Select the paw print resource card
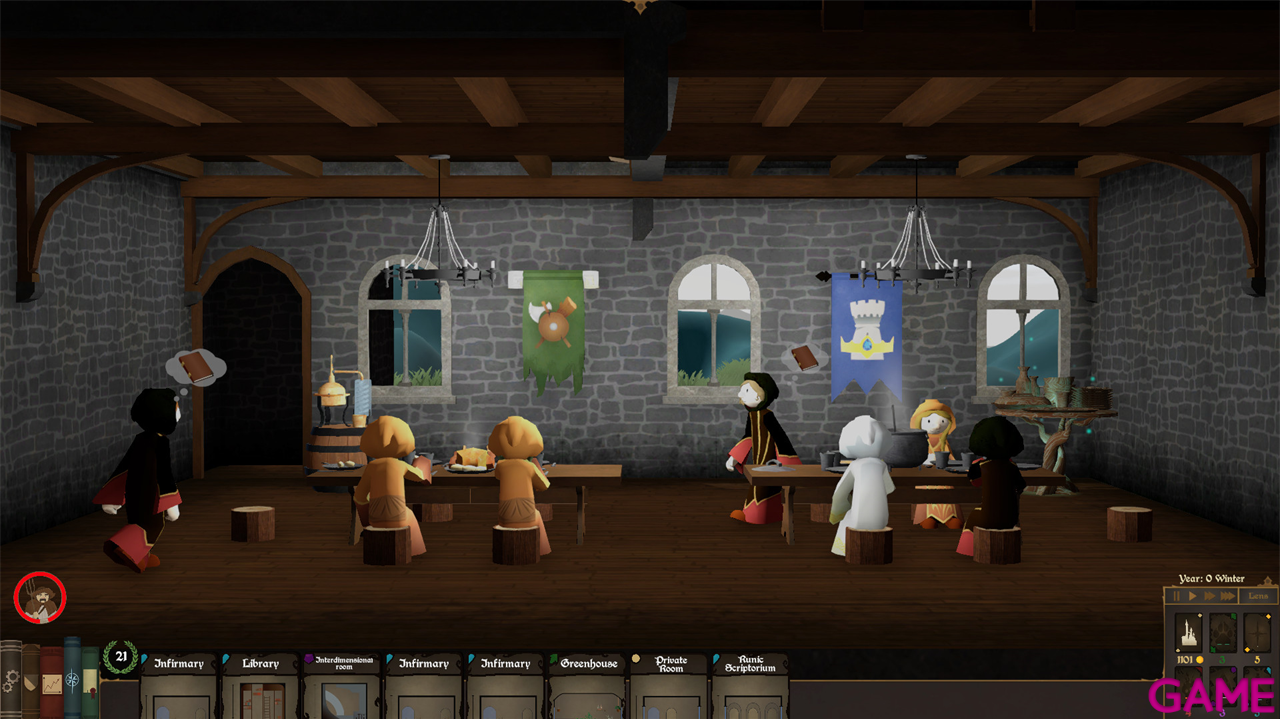 1223,633
